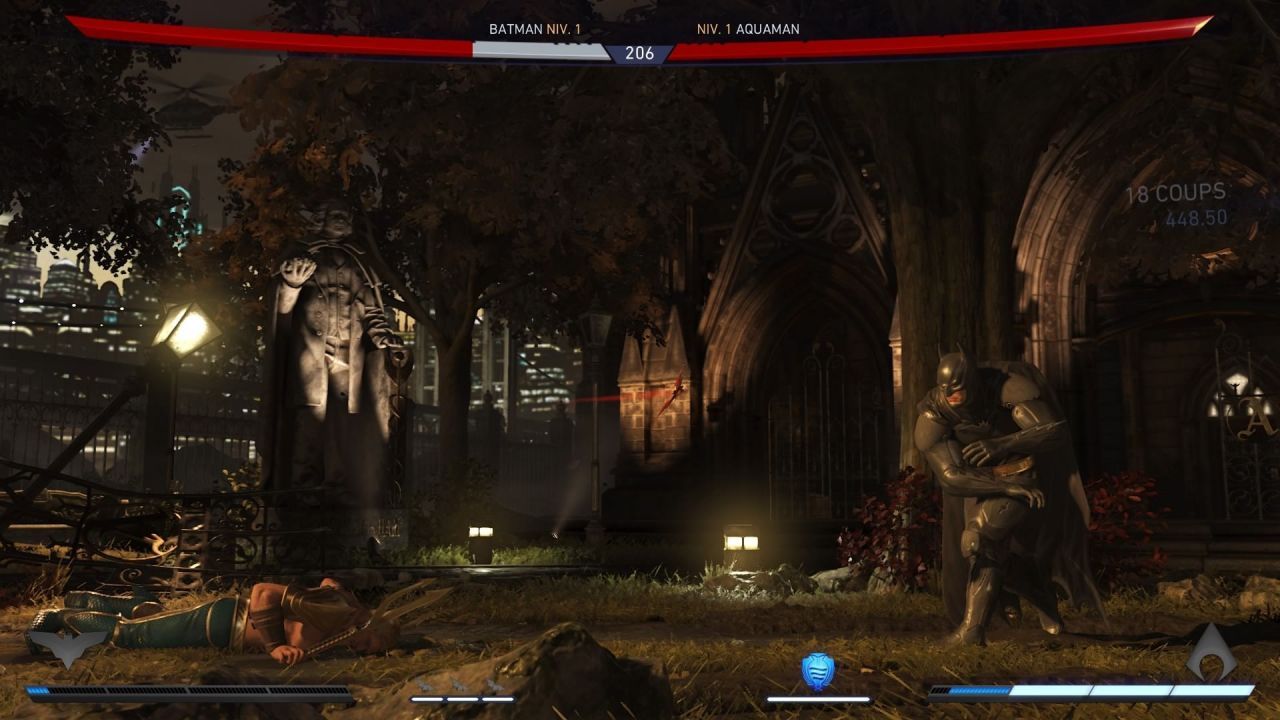Select Aquaman's blue character trait icon
This screenshot has width=1280, height=720.
pos(818,672)
